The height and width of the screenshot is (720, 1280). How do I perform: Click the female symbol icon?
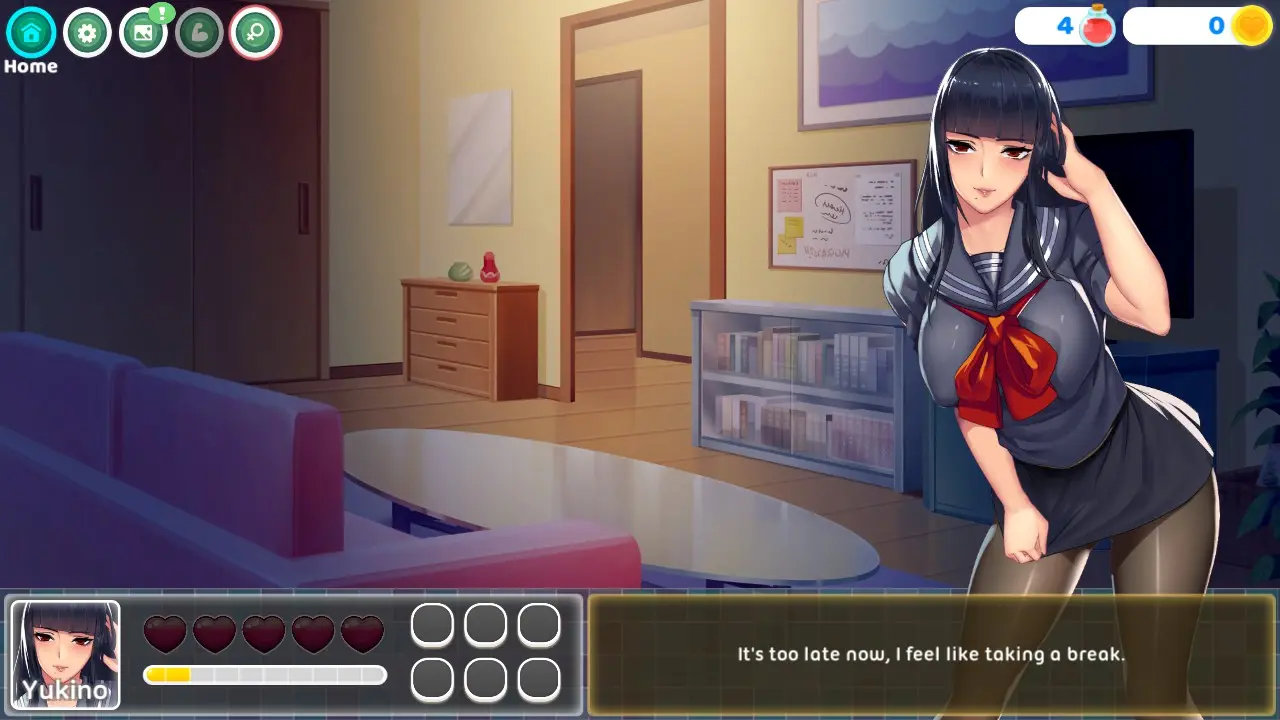(255, 33)
